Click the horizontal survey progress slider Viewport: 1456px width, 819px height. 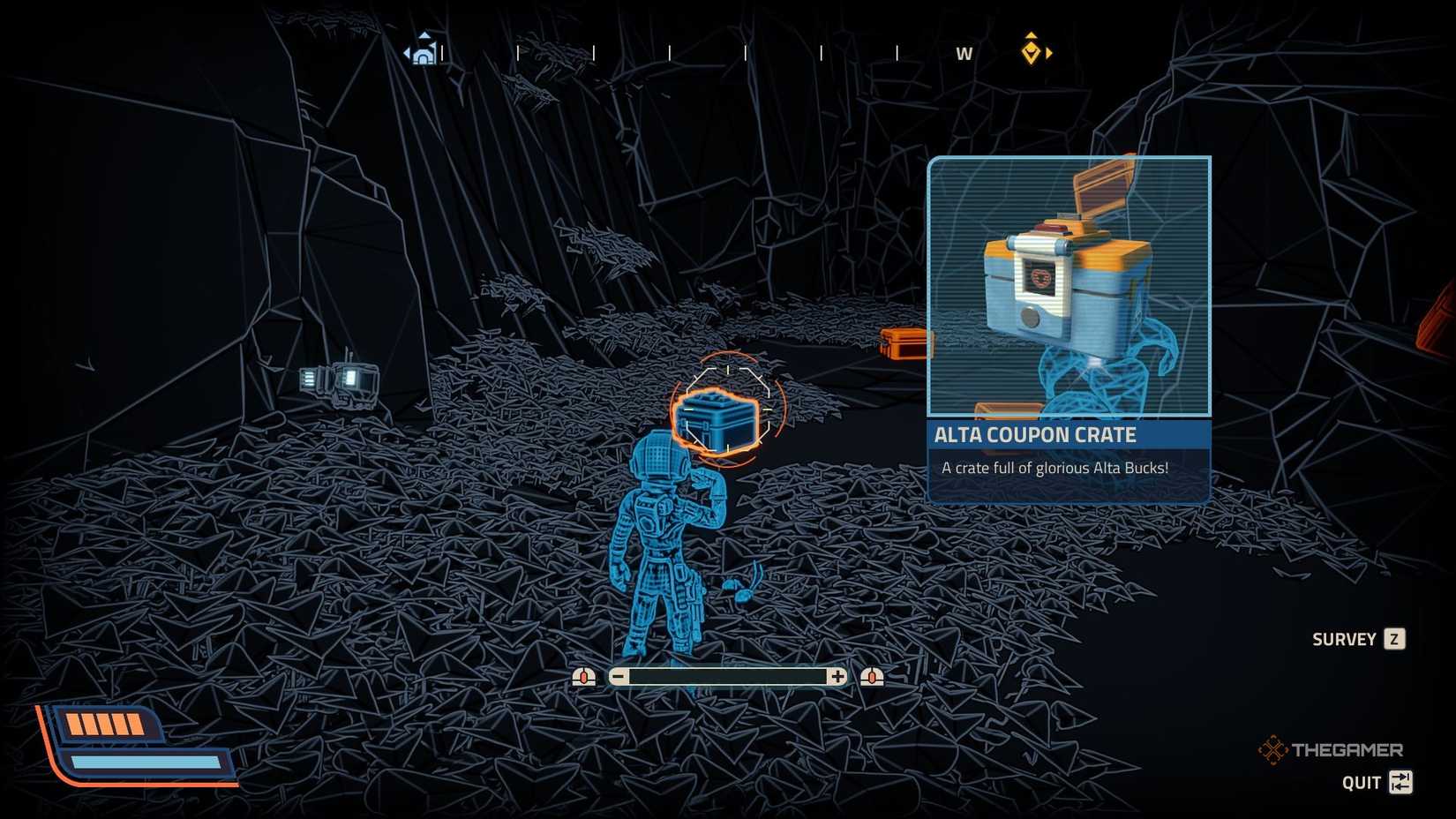coord(728,675)
